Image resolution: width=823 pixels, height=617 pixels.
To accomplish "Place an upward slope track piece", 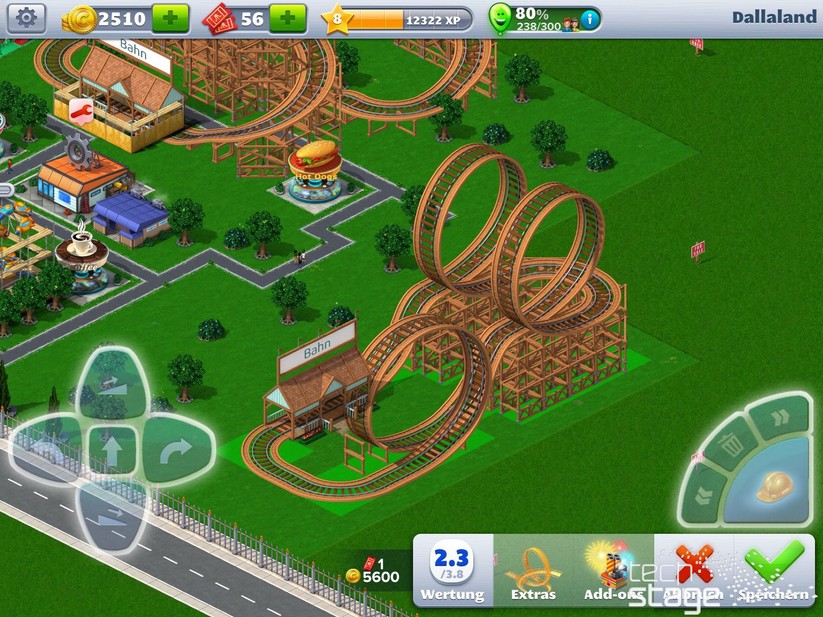I will [112, 383].
